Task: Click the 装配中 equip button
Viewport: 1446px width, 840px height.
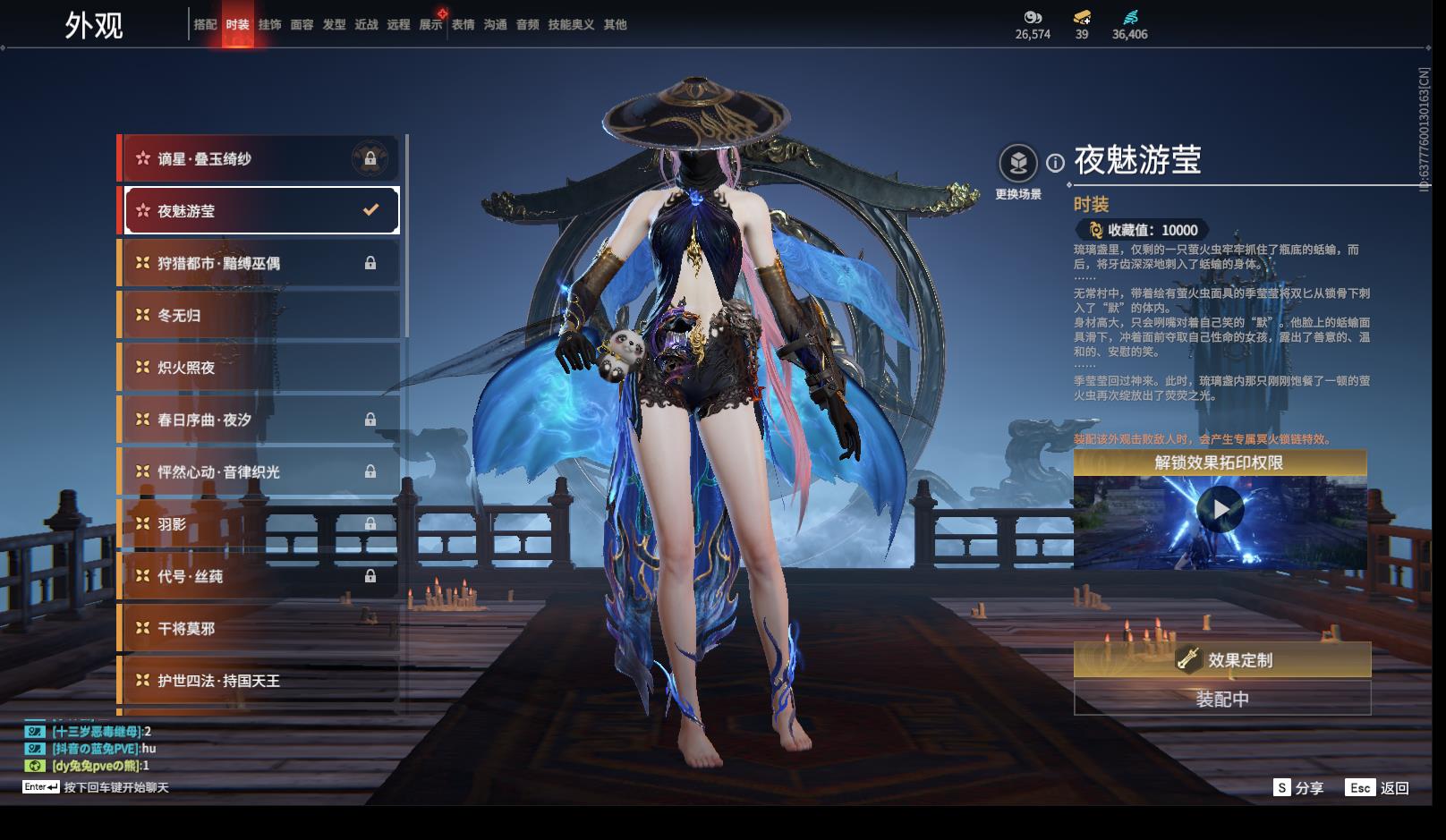Action: point(1221,699)
